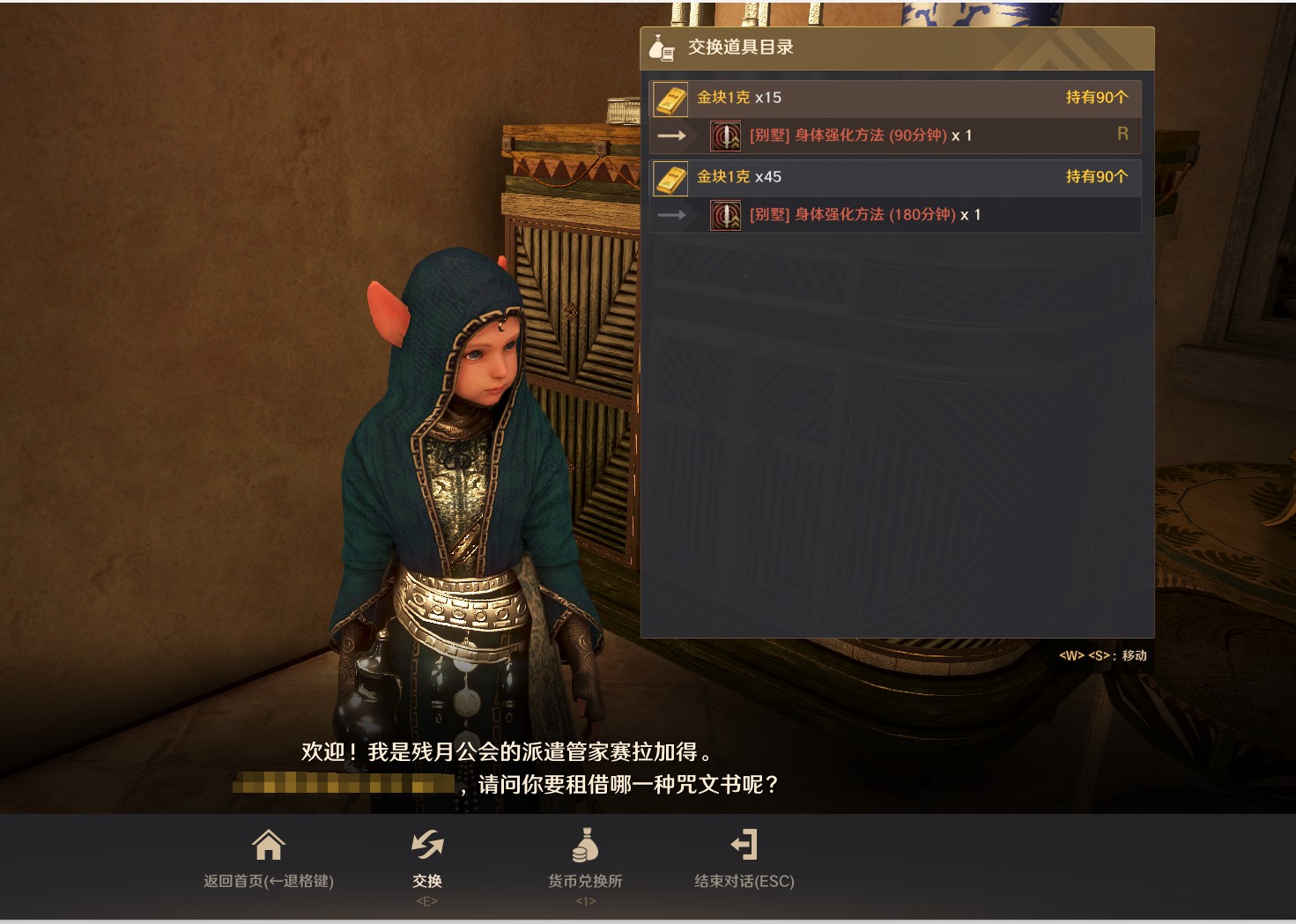Choose the 身体强化方法 (180分钟) reward
Viewport: 1296px width, 924px height.
(864, 215)
